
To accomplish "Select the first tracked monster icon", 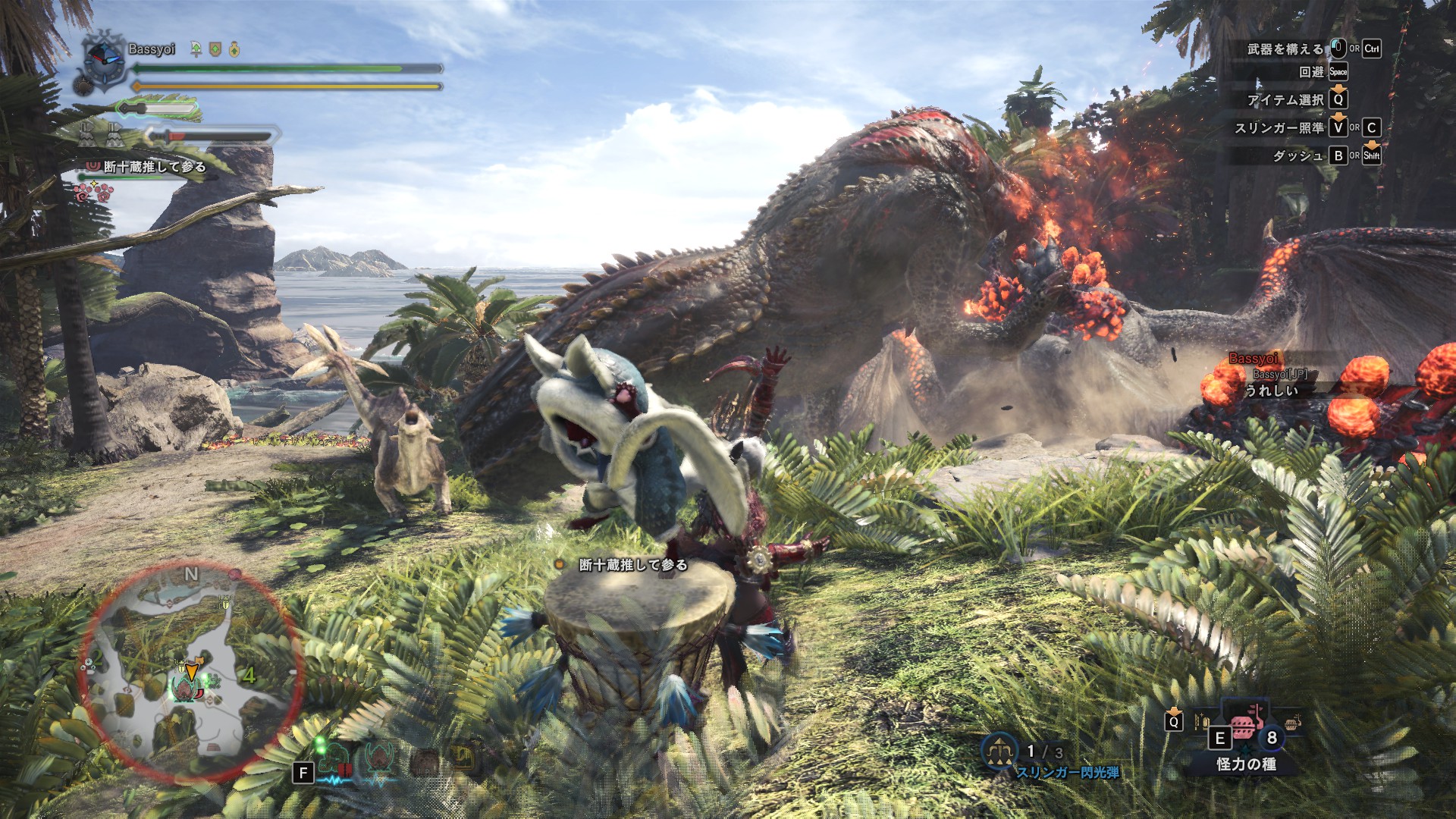I will tap(334, 758).
